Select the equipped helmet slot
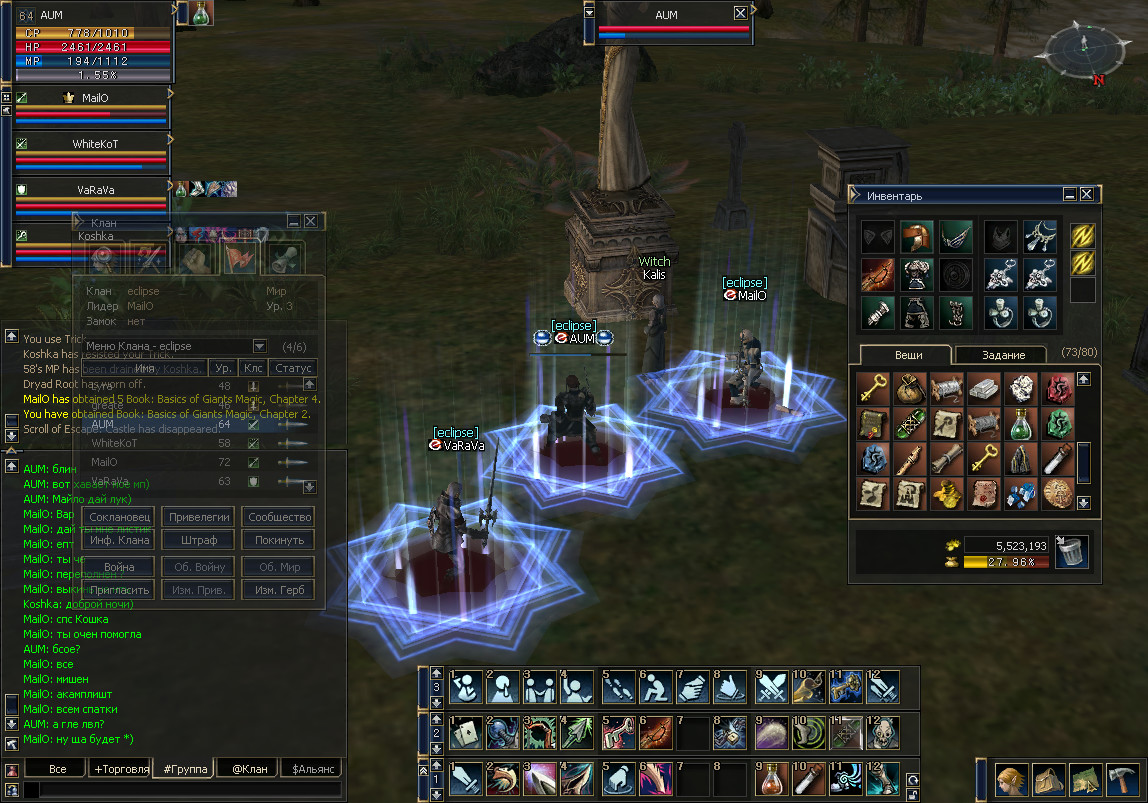Image resolution: width=1148 pixels, height=803 pixels. pyautogui.click(x=916, y=237)
